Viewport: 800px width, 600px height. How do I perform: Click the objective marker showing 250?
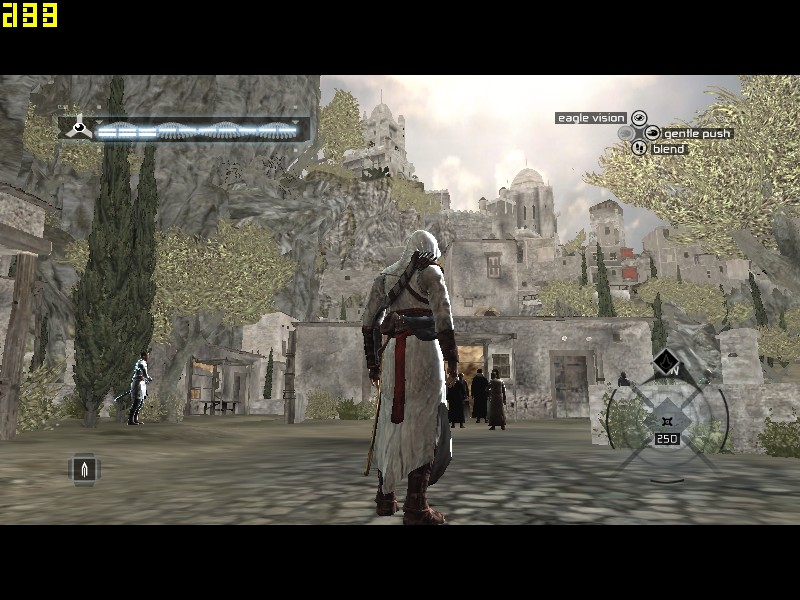[667, 438]
